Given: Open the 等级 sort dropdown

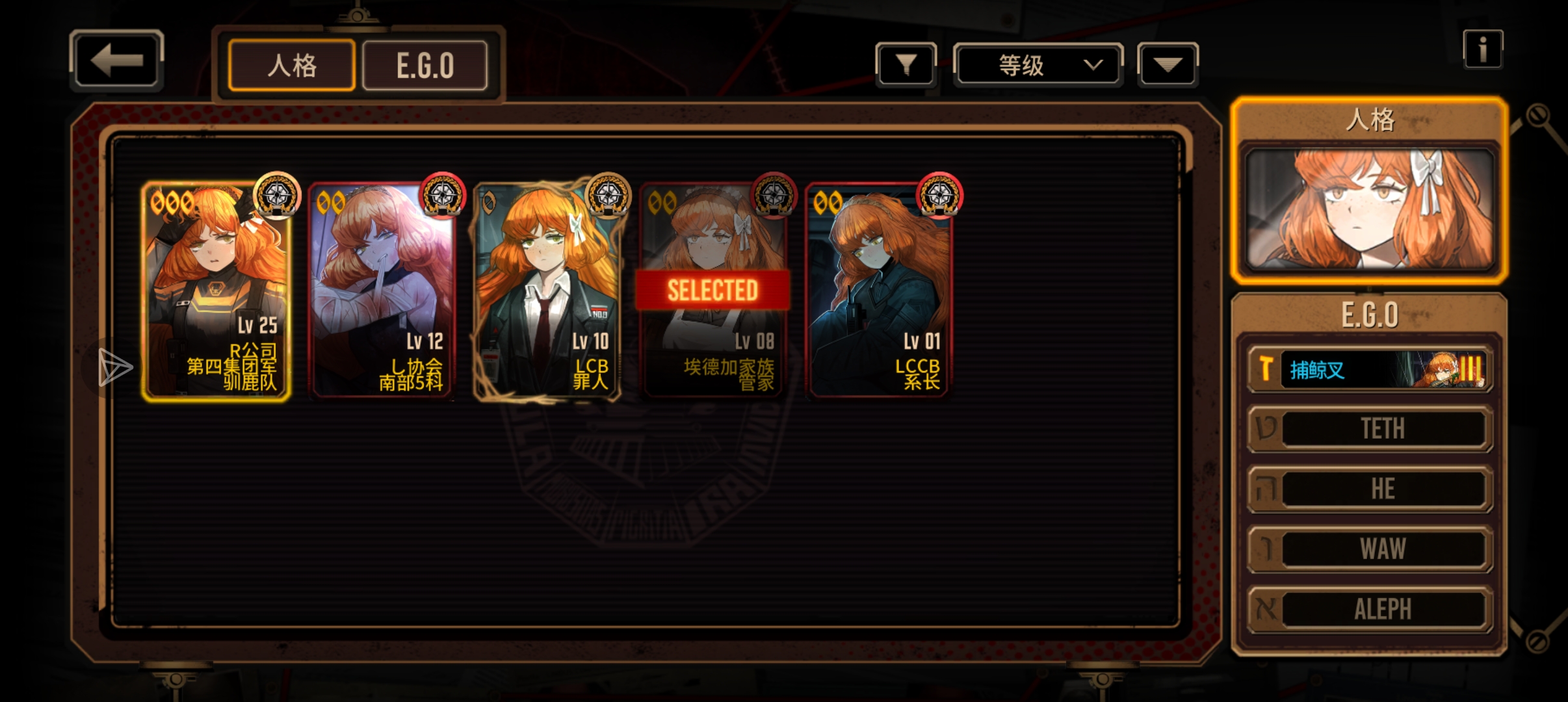Looking at the screenshot, I should click(1038, 64).
